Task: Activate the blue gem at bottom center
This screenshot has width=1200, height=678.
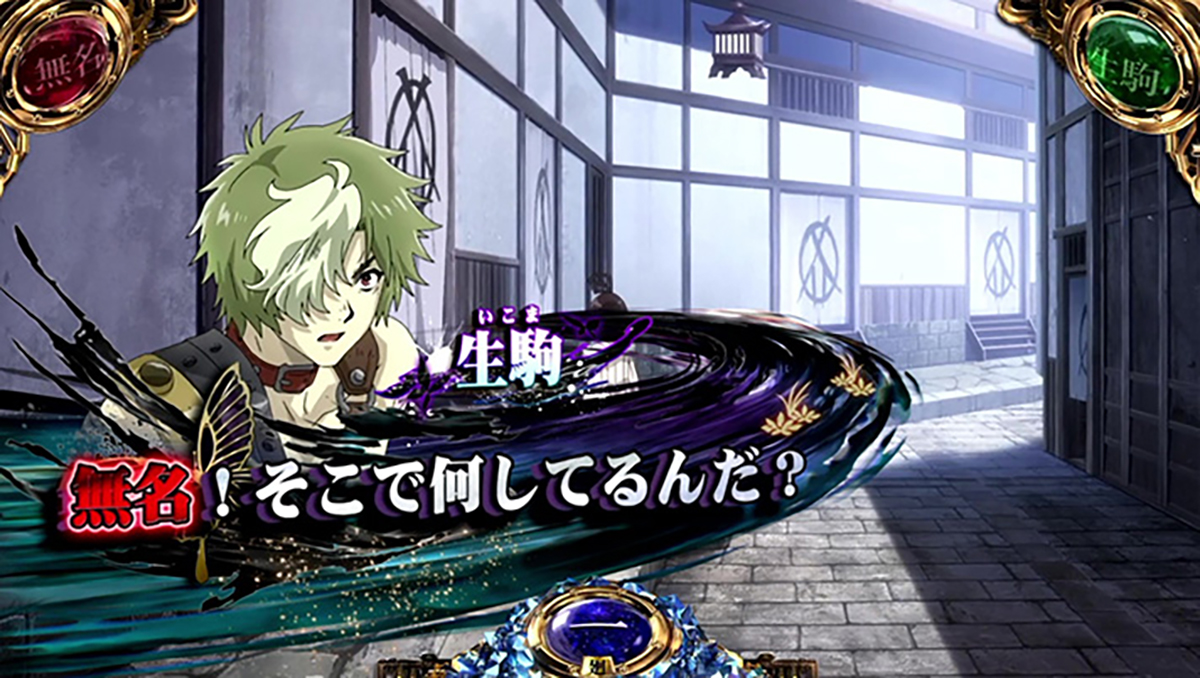Action: coord(600,633)
